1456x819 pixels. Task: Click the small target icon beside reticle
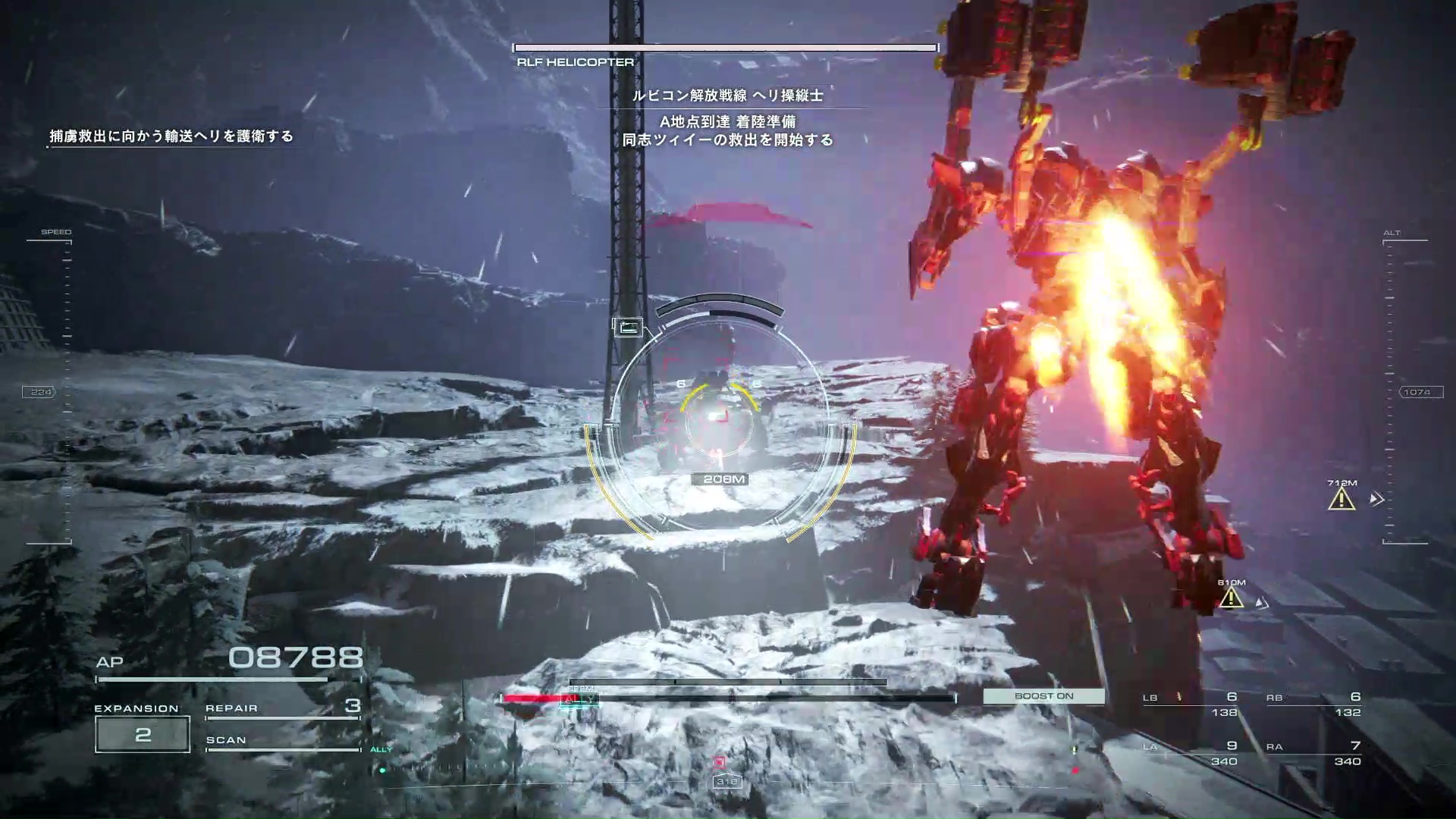point(628,328)
